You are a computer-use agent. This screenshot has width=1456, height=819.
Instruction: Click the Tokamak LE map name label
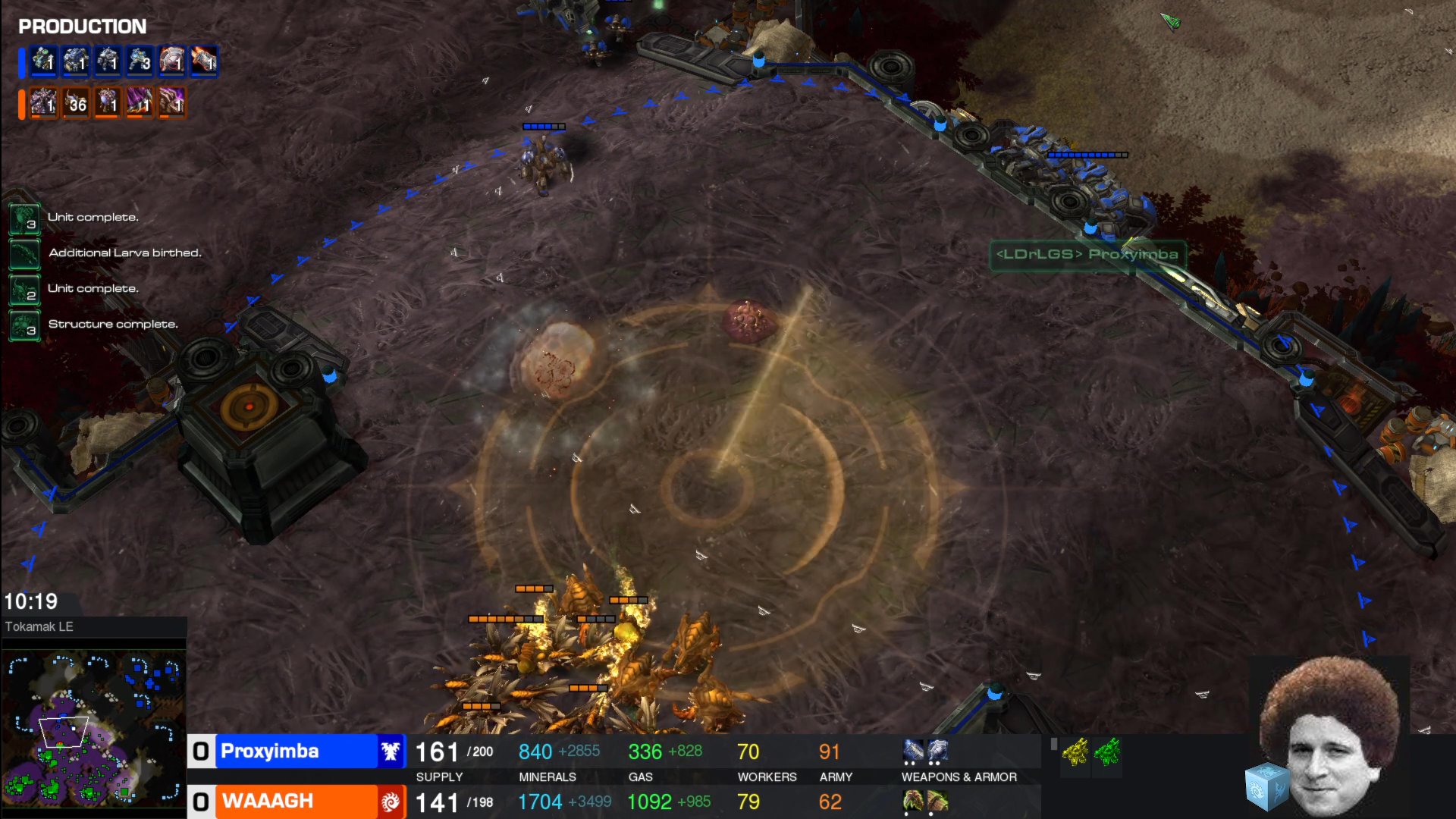pyautogui.click(x=39, y=626)
